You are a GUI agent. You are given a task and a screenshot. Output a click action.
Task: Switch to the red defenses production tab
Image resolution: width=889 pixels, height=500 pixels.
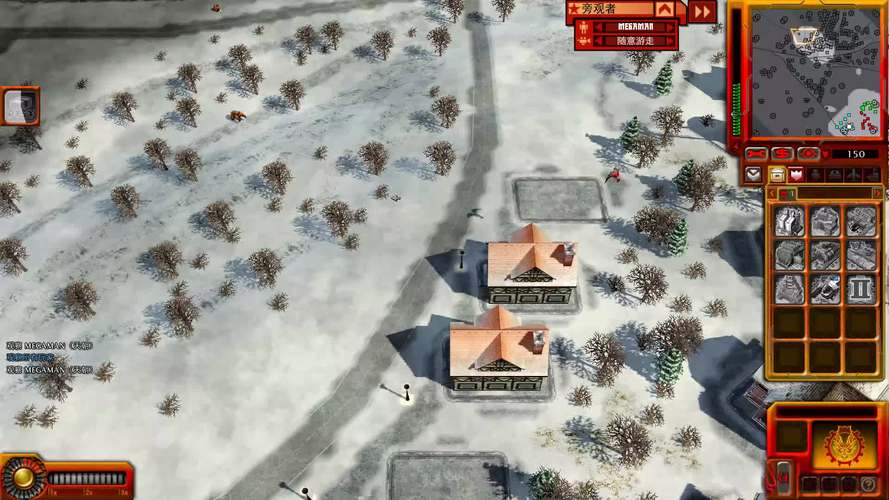pyautogui.click(x=797, y=174)
